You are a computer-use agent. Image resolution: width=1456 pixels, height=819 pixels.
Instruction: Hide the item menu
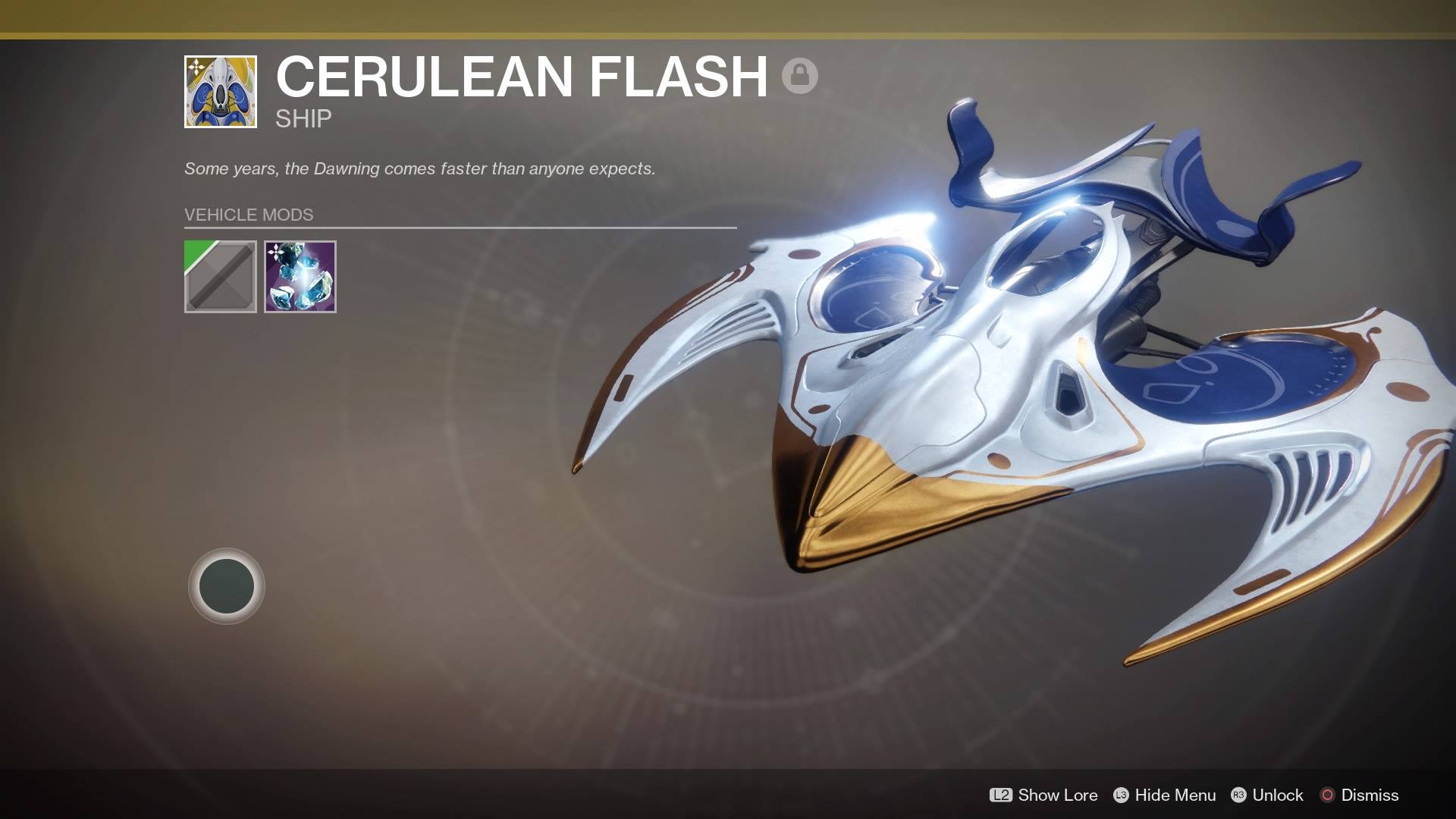click(1164, 795)
